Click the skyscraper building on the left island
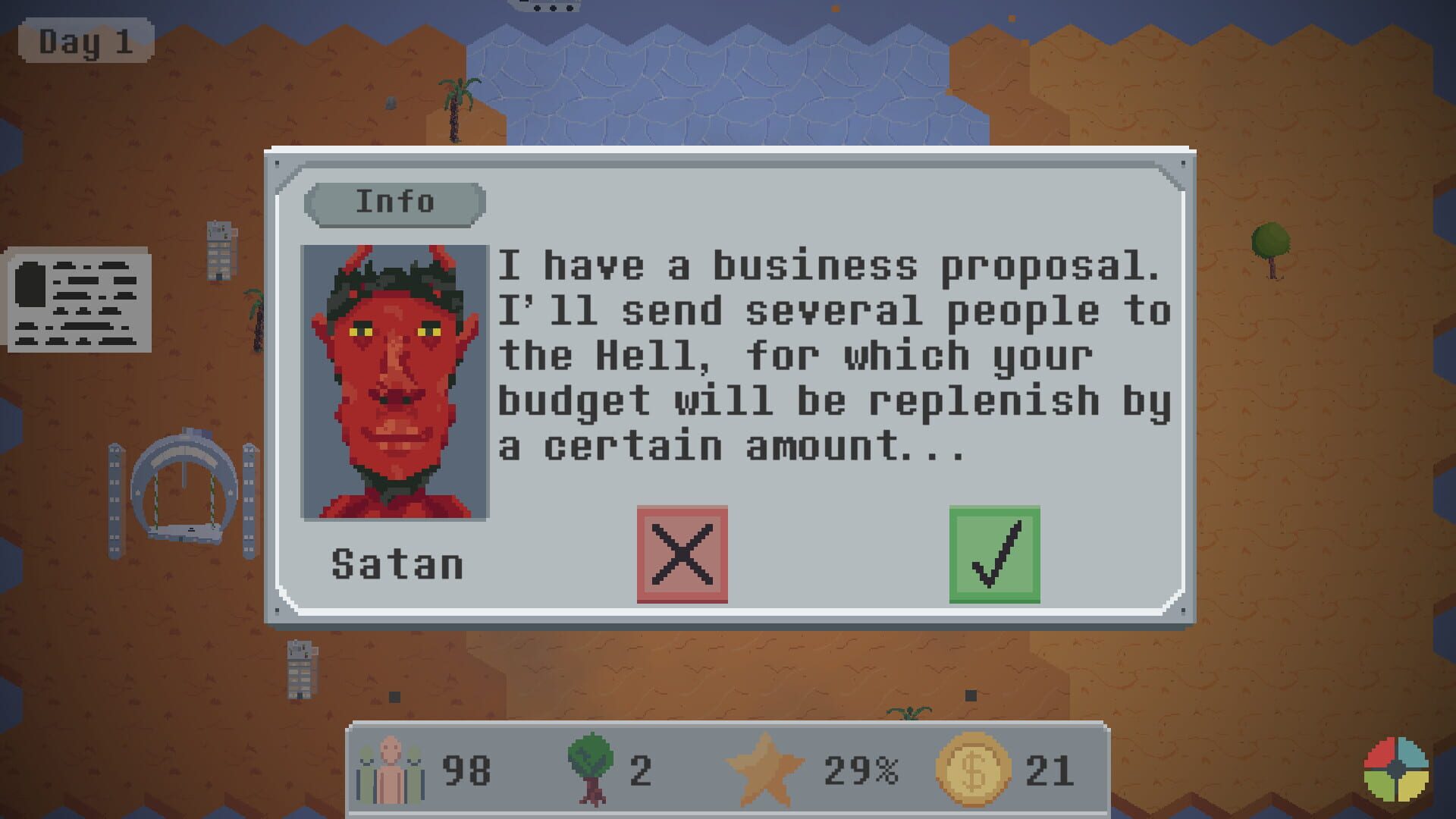 coord(220,250)
